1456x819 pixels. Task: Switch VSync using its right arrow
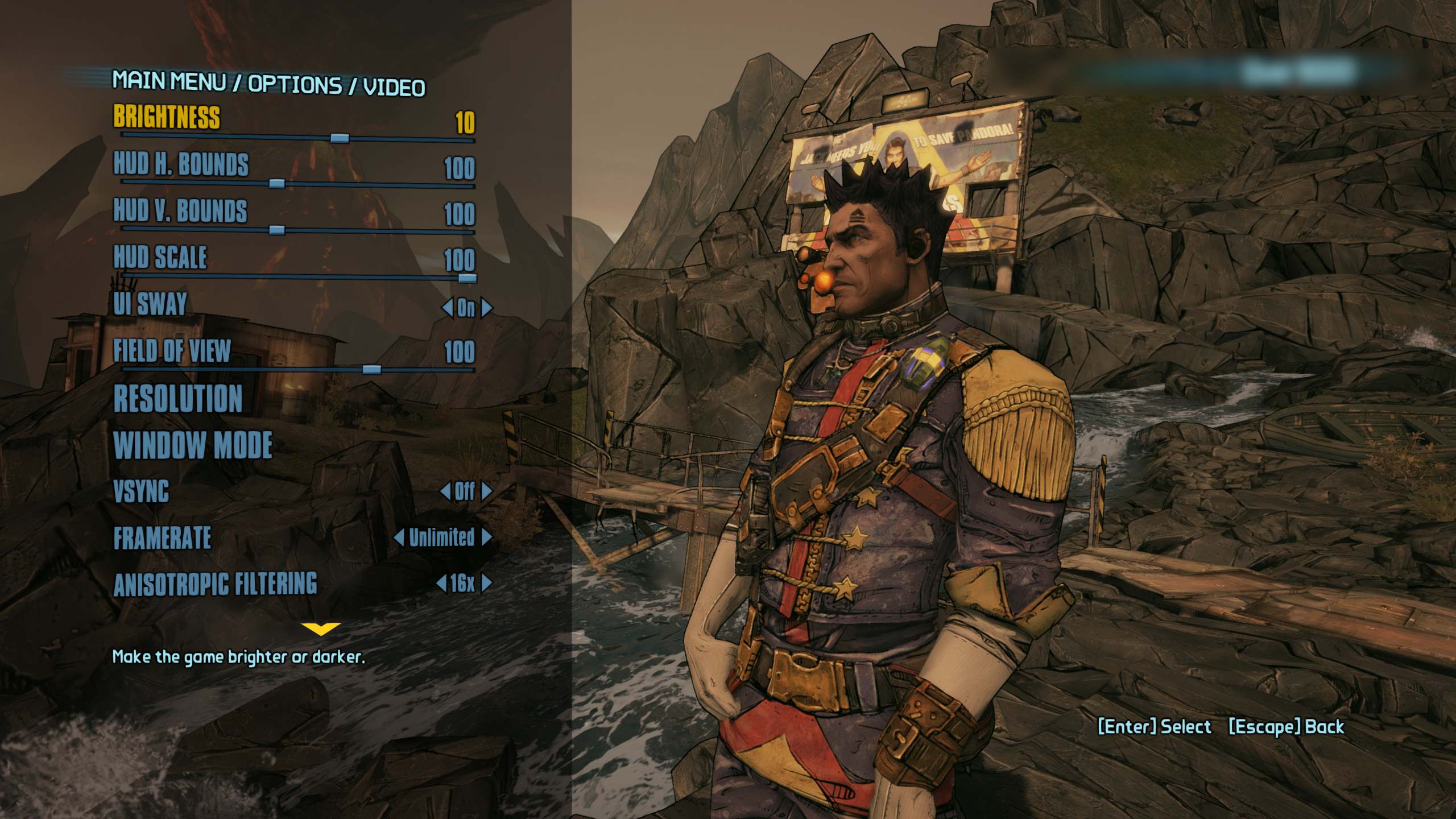tap(486, 491)
